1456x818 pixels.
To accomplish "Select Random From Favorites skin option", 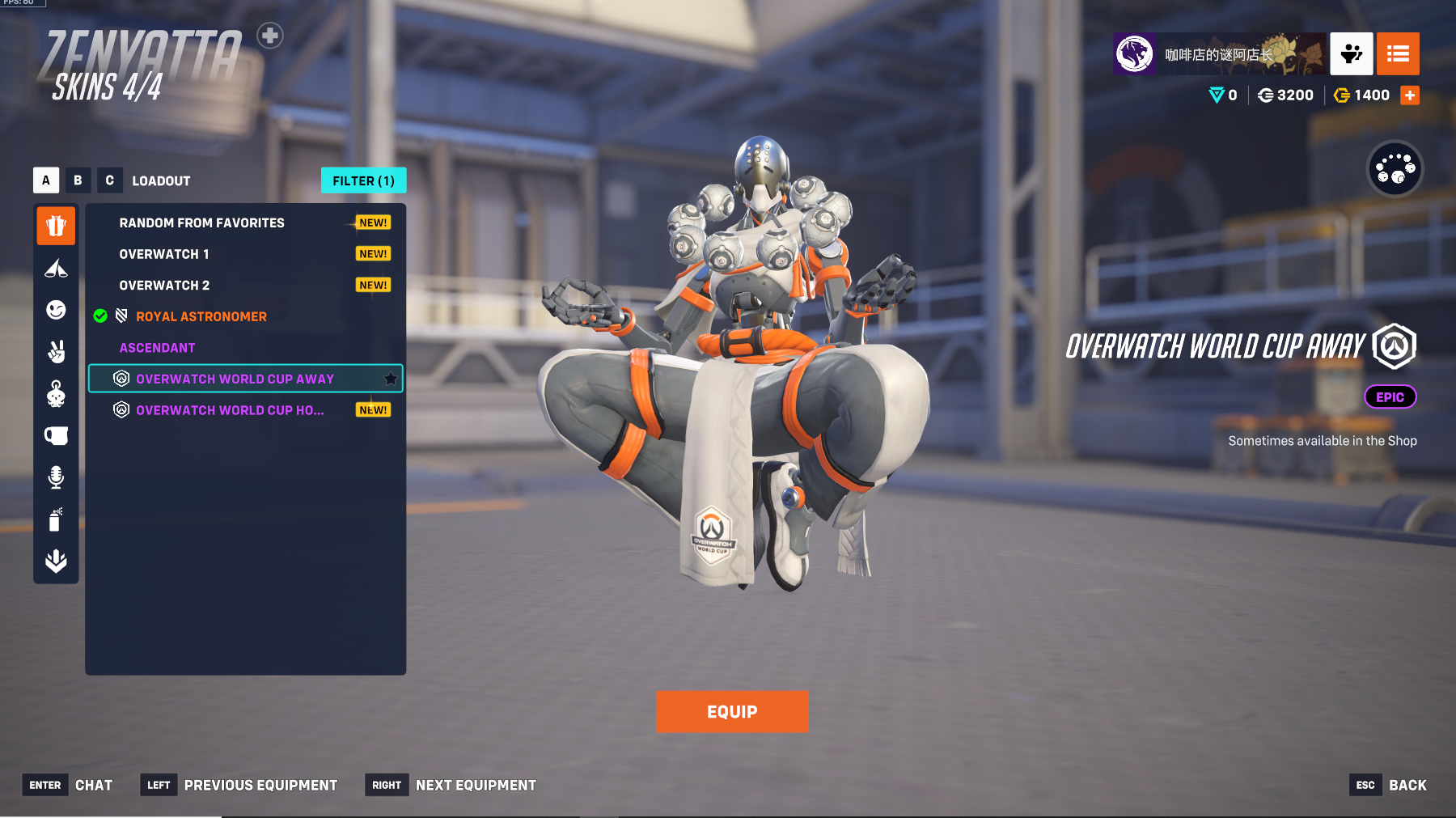I will [x=202, y=223].
